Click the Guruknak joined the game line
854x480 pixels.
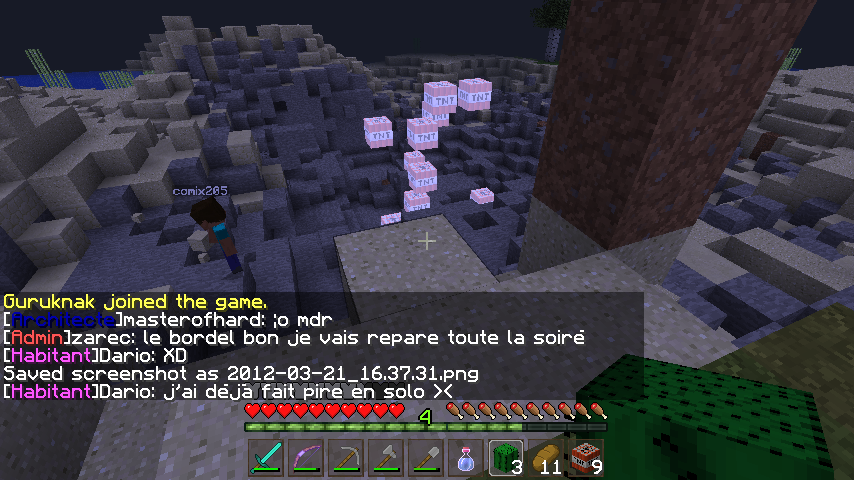[135, 301]
